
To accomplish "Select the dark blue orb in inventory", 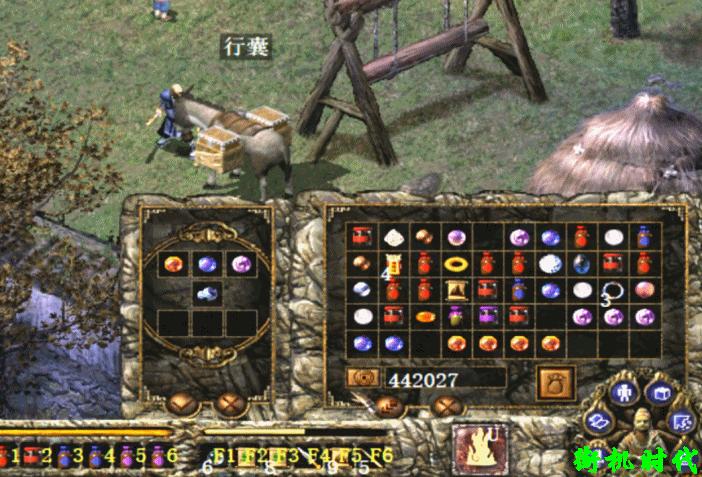I will click(x=582, y=264).
